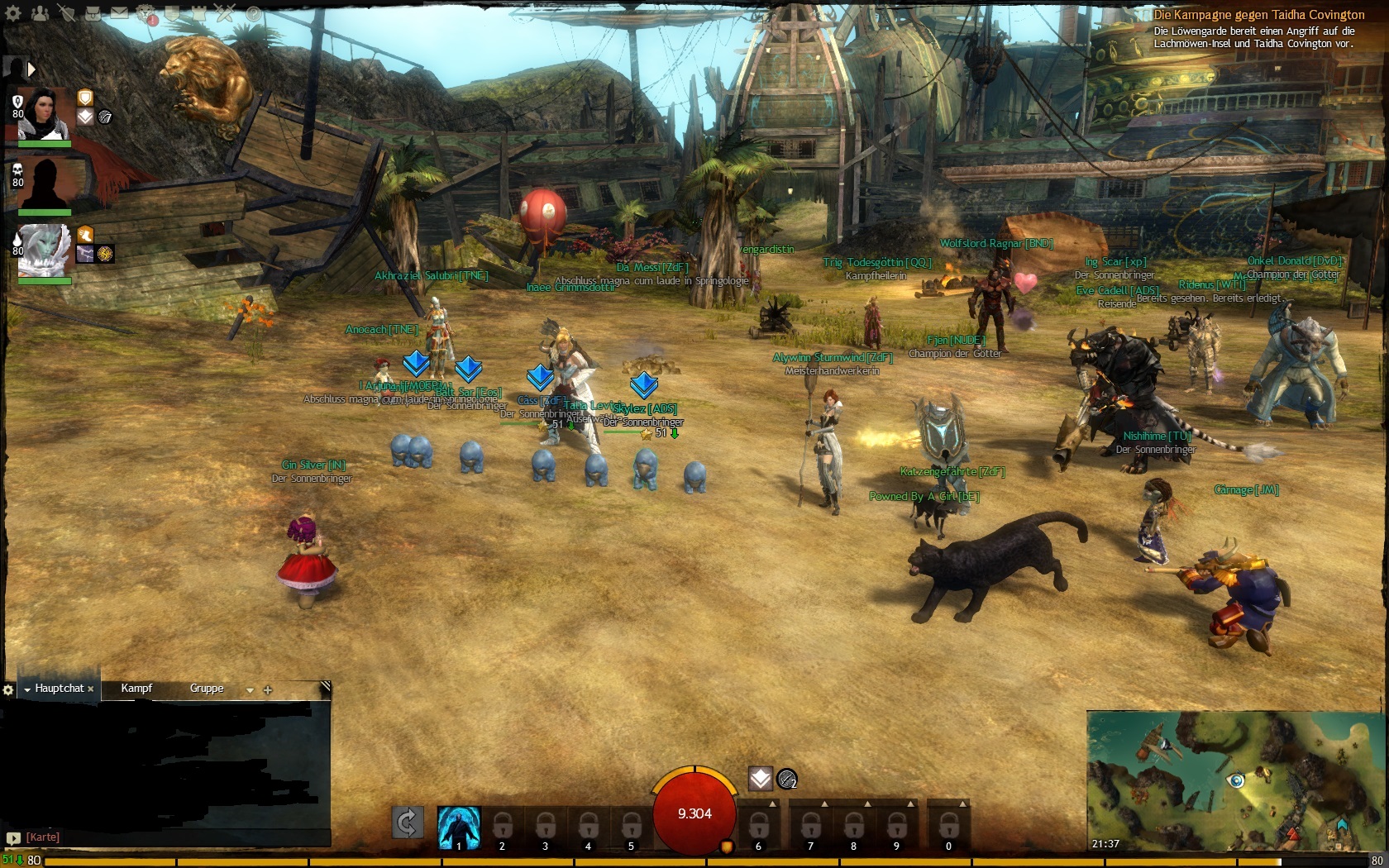Open the inventory bag icon
Screen dimensions: 1389x868
[93, 13]
